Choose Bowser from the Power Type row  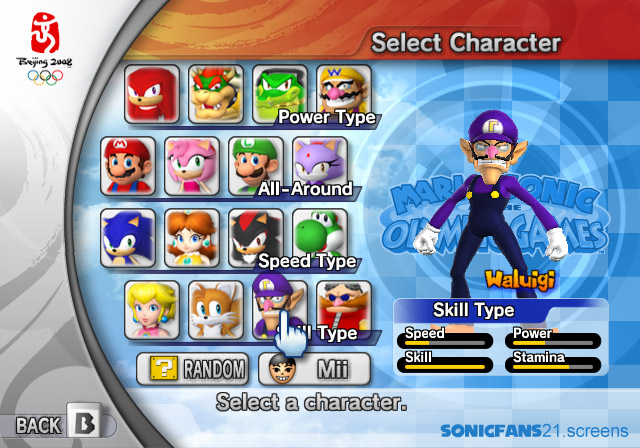(216, 93)
